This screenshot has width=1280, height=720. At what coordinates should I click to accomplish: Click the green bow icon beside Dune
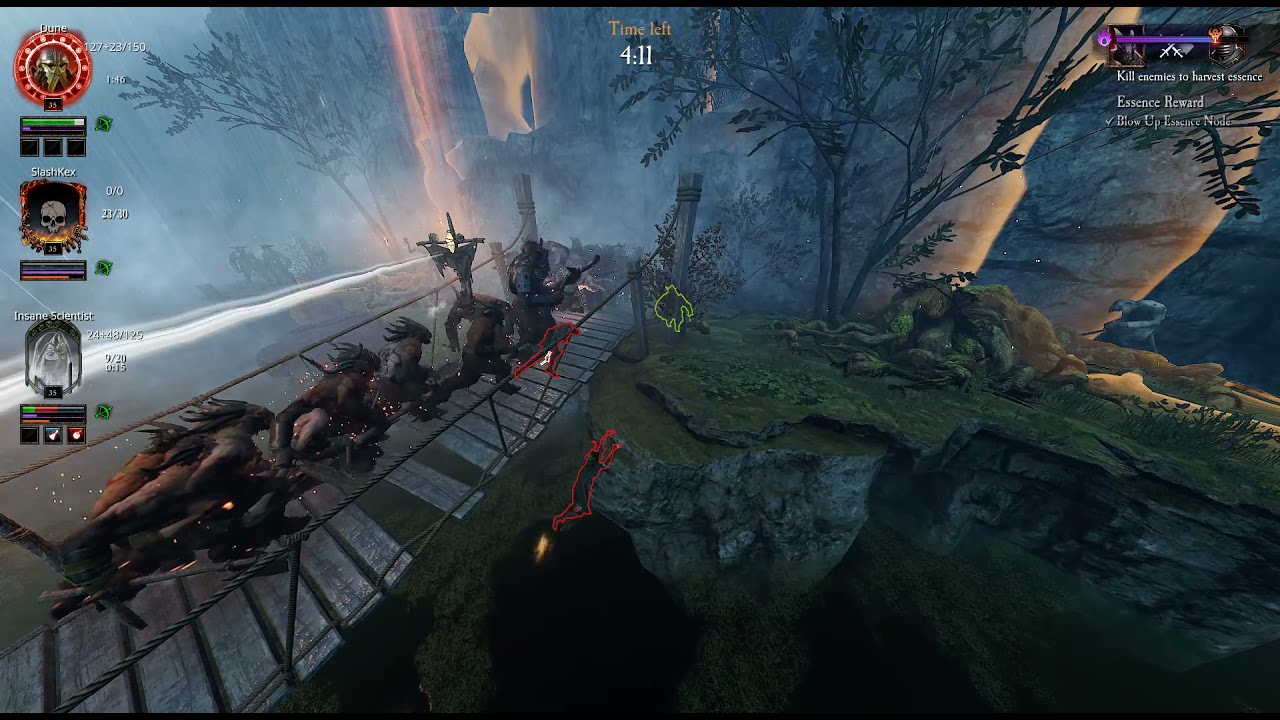(103, 124)
